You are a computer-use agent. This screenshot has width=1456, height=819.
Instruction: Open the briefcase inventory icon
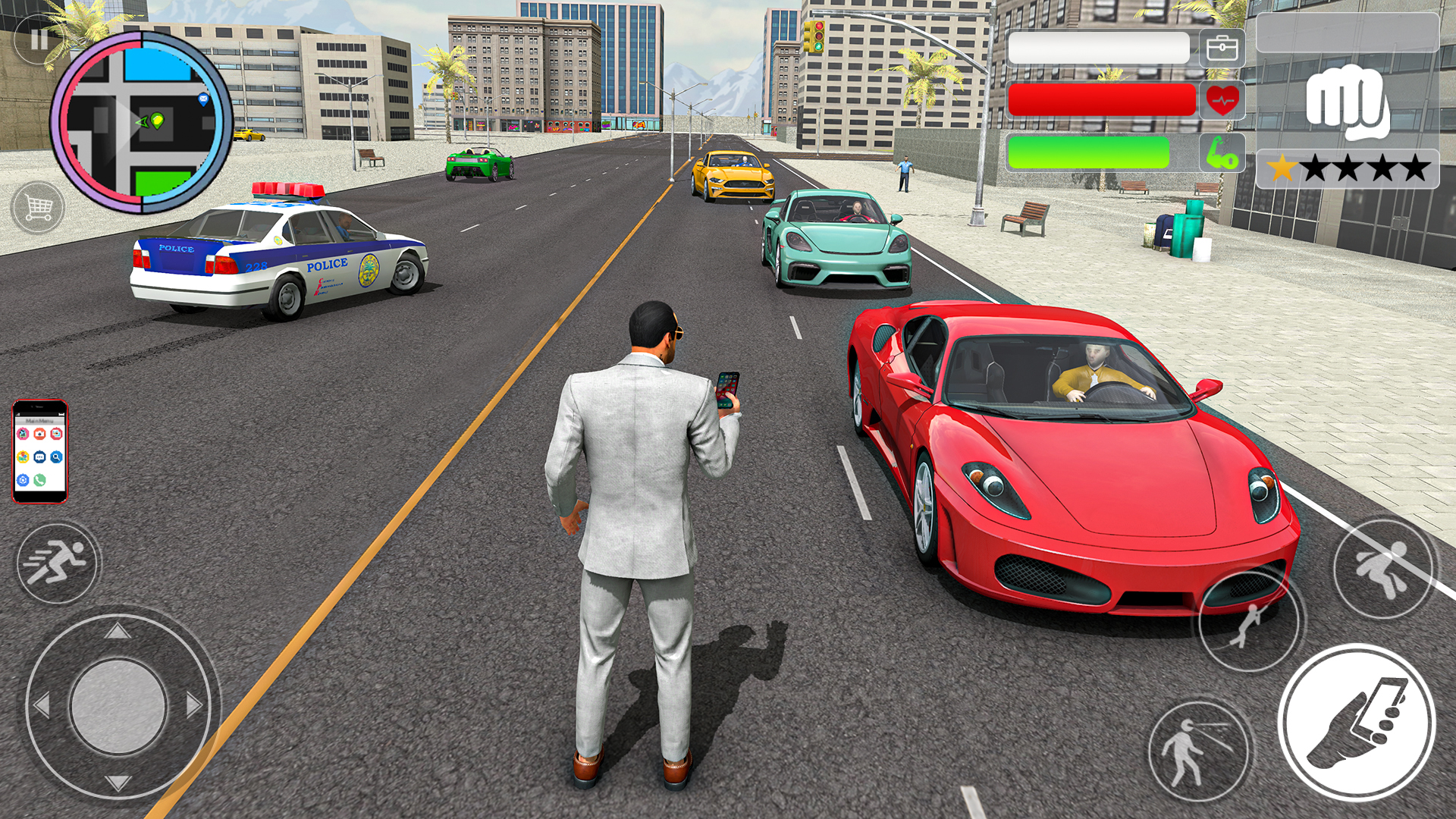coord(1222,49)
